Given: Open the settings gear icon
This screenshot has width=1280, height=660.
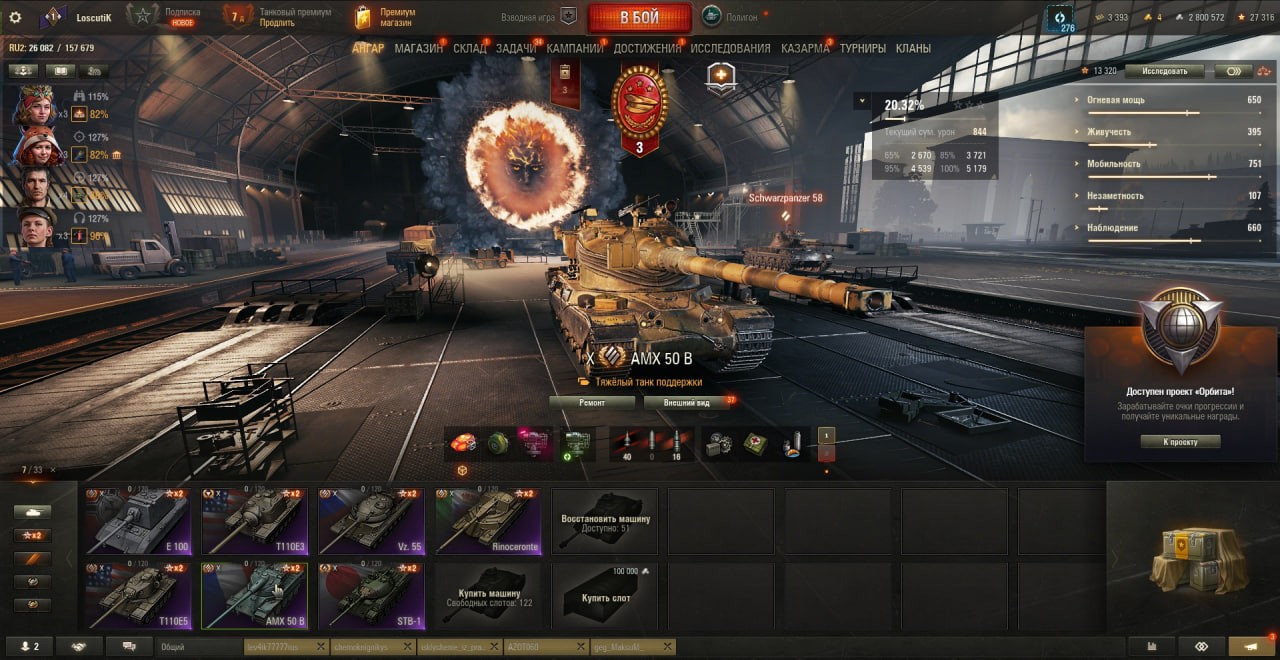Looking at the screenshot, I should pos(15,17).
